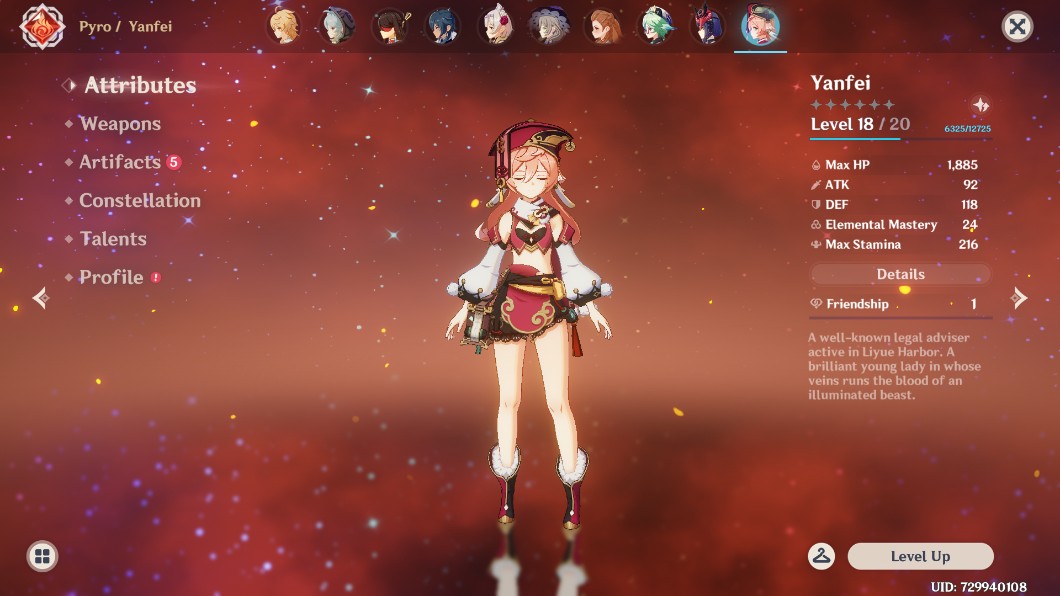Select Sucrose's green-haired portrait

click(655, 26)
